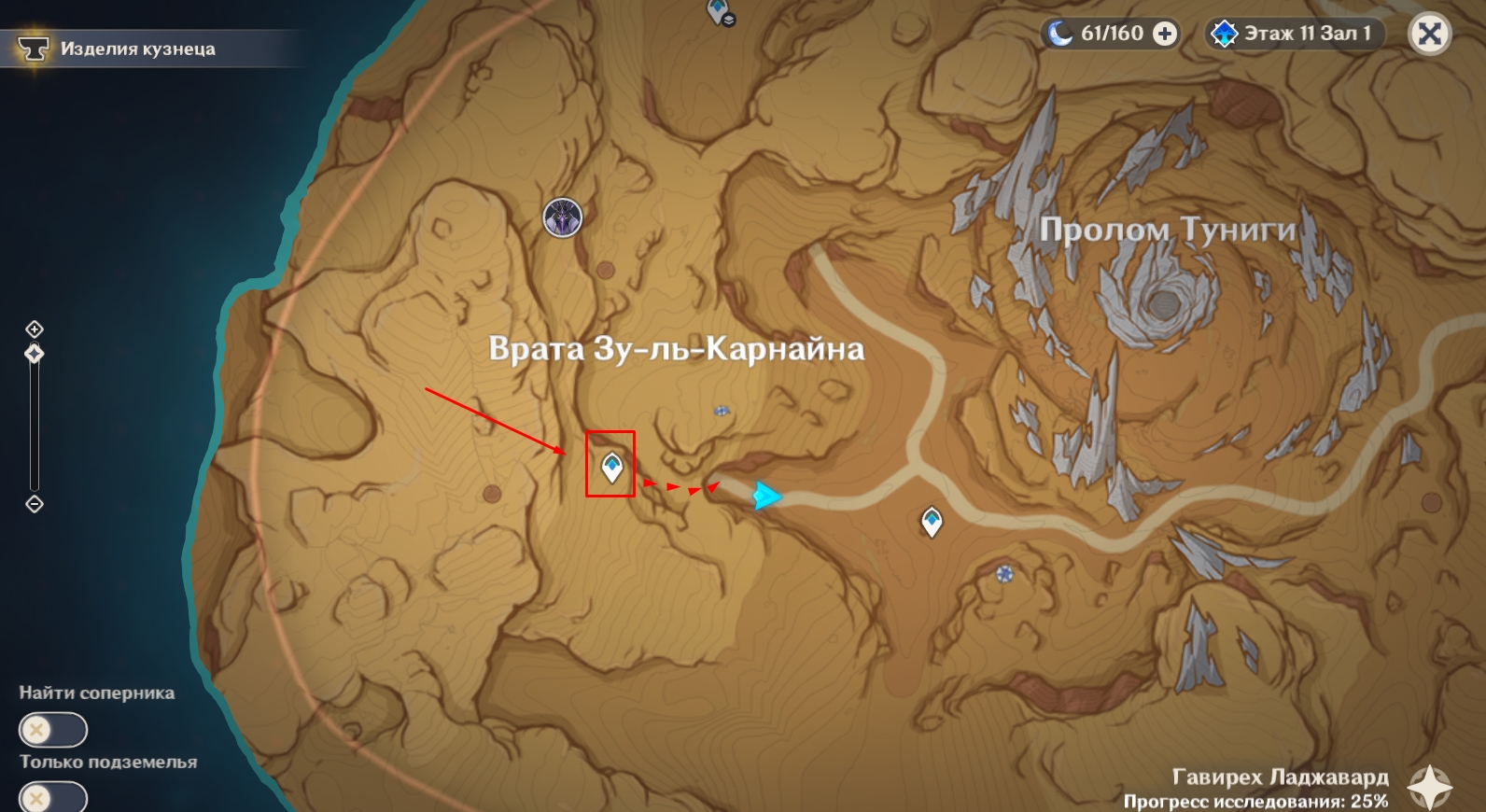Open the Изделия кузнеца quest tracker
Screen dimensions: 1486x812
pyautogui.click(x=137, y=49)
